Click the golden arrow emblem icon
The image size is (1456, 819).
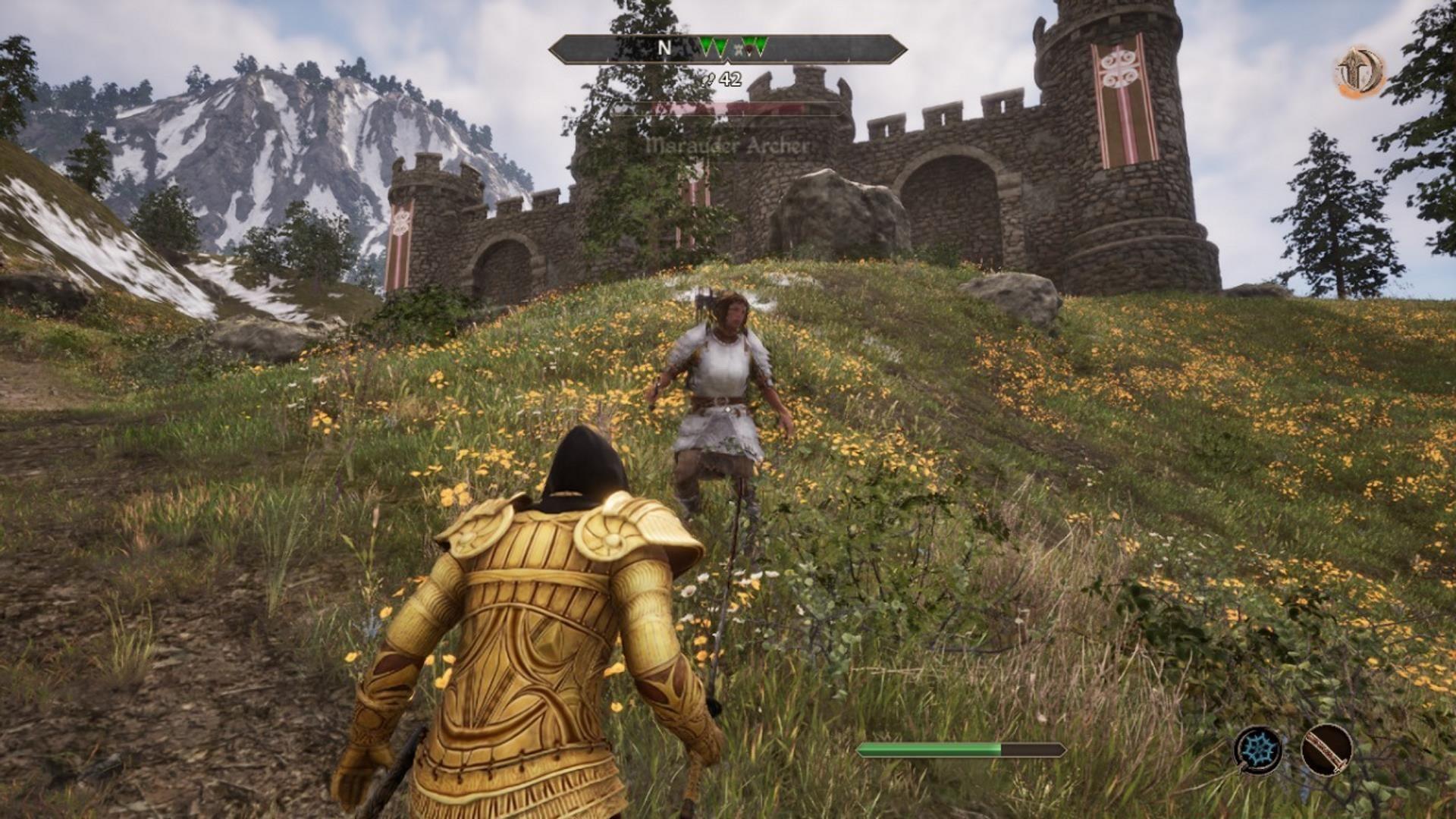tap(1360, 73)
